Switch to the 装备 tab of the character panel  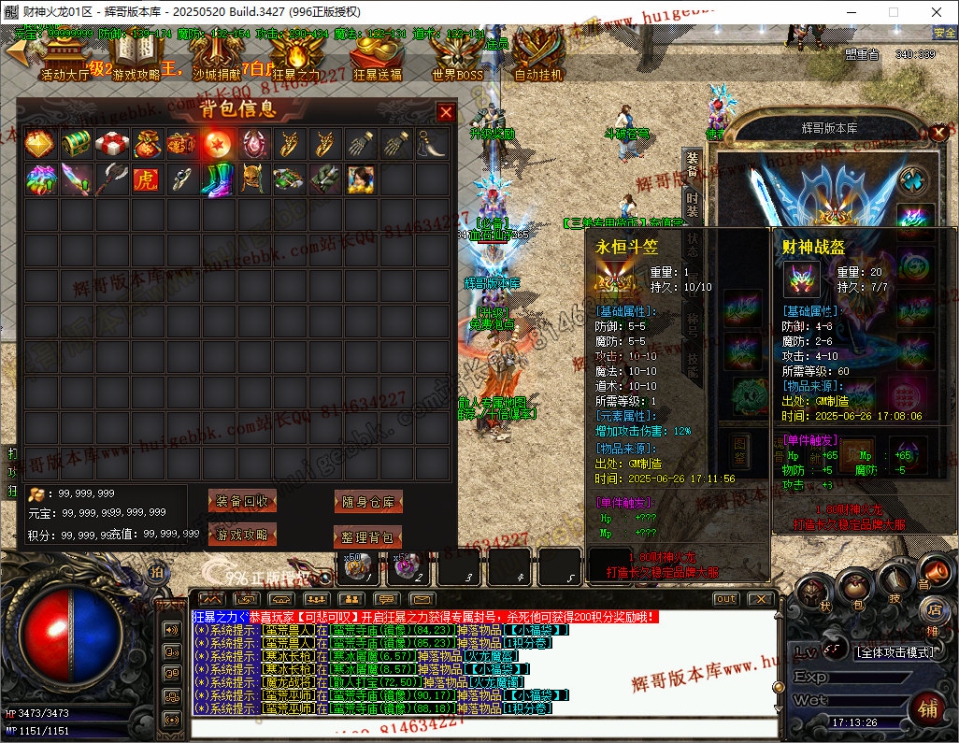click(x=692, y=164)
